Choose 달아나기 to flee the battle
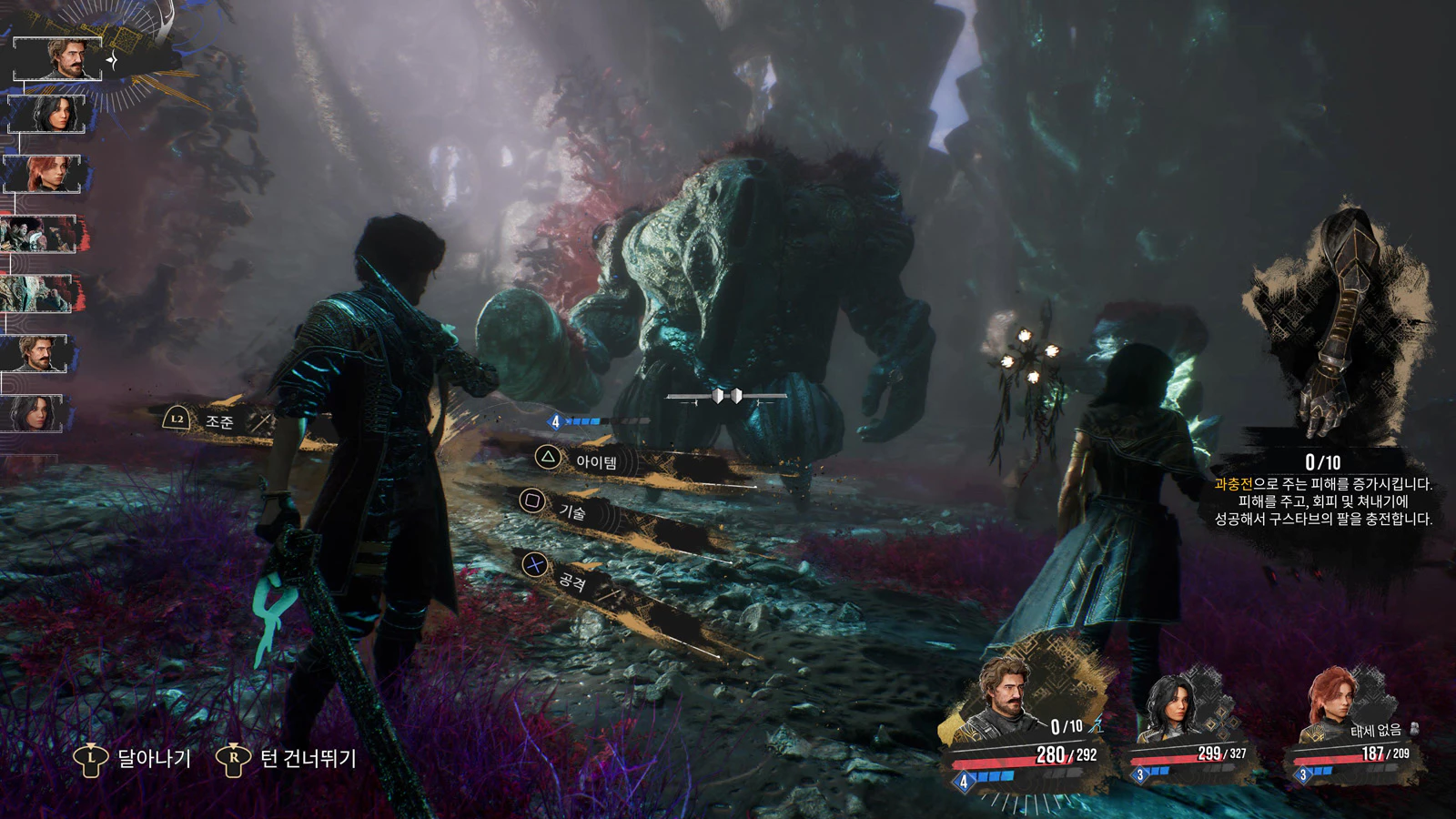The height and width of the screenshot is (819, 1456). (x=153, y=758)
